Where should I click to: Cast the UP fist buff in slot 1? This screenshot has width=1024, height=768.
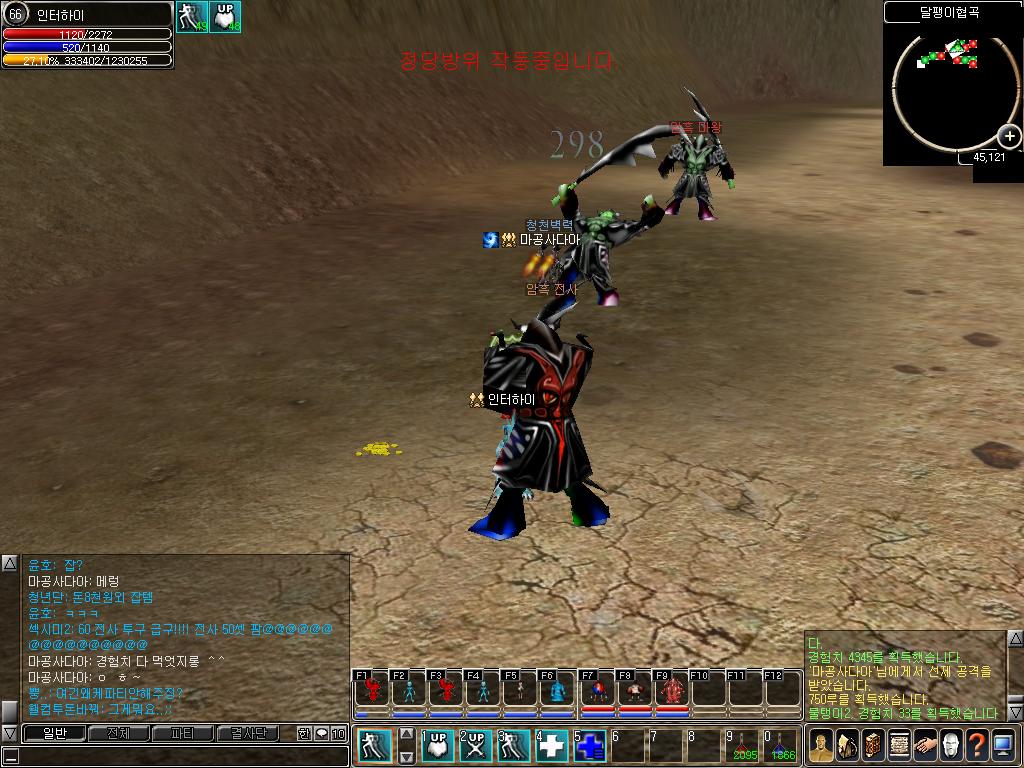(x=437, y=746)
